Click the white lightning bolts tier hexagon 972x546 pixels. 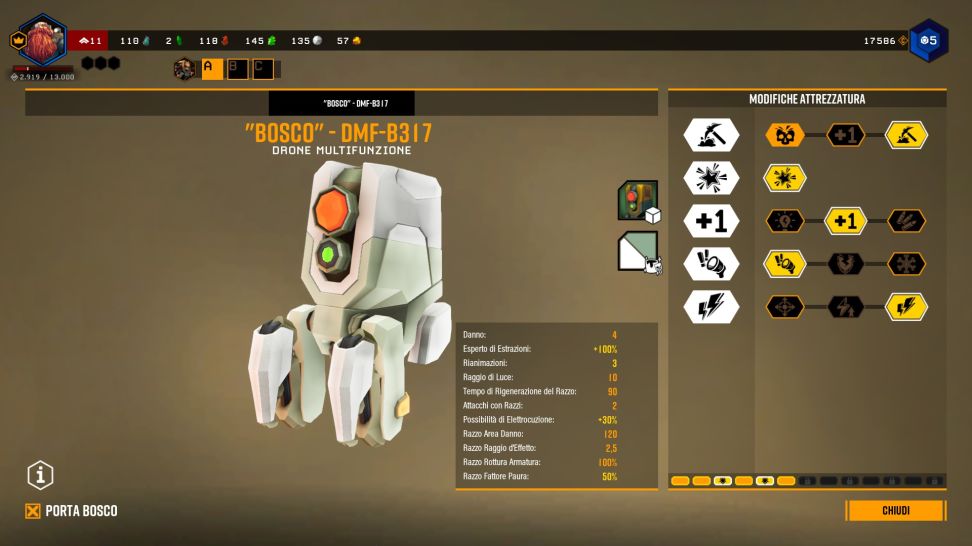pyautogui.click(x=710, y=307)
